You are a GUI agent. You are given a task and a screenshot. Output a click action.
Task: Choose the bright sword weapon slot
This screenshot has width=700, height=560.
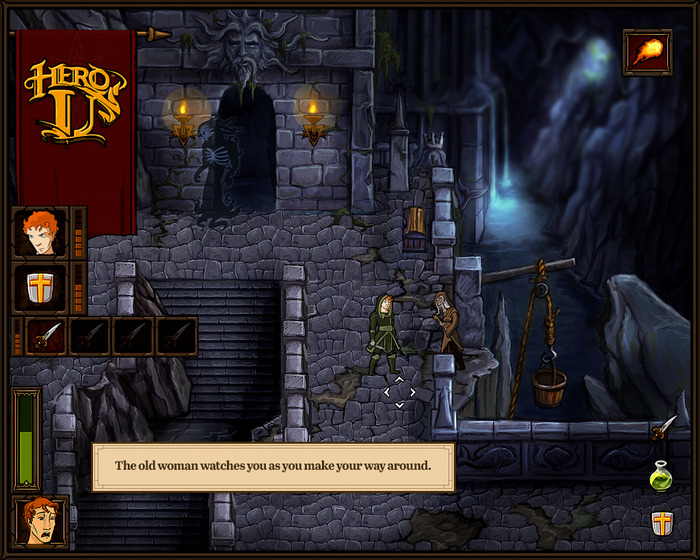pyautogui.click(x=46, y=336)
